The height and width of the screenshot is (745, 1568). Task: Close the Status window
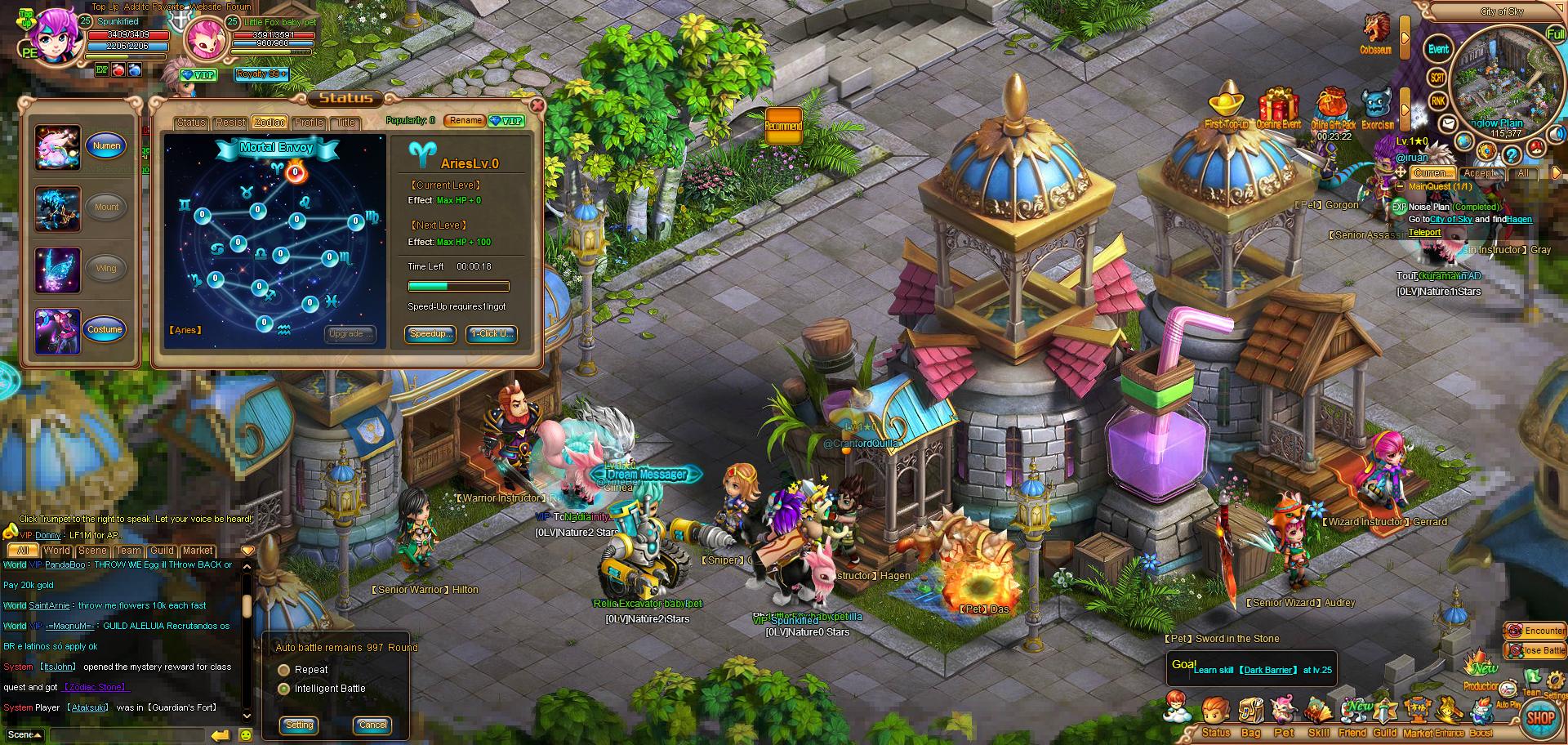tap(537, 105)
